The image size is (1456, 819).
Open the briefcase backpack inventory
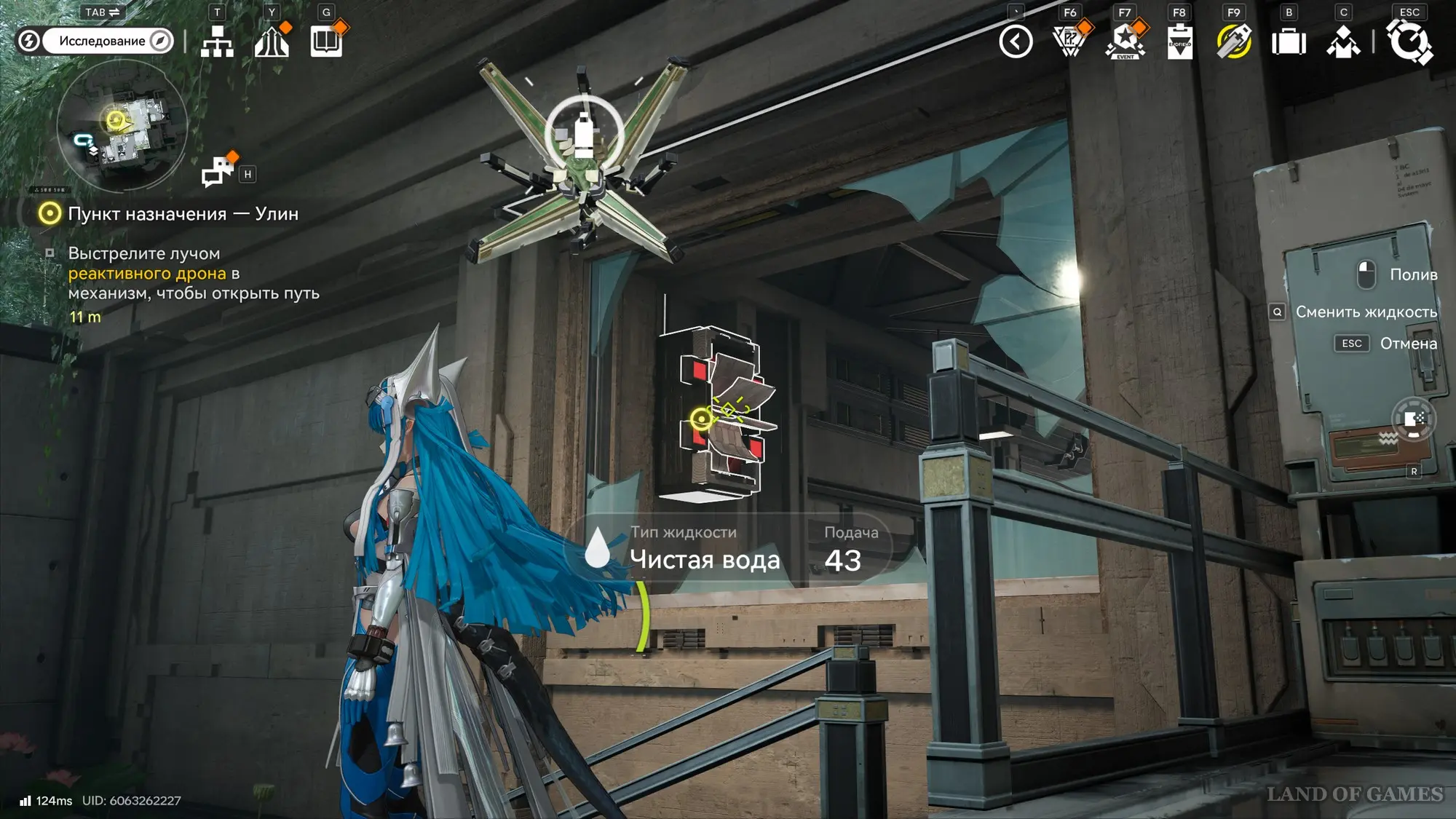click(x=1289, y=41)
